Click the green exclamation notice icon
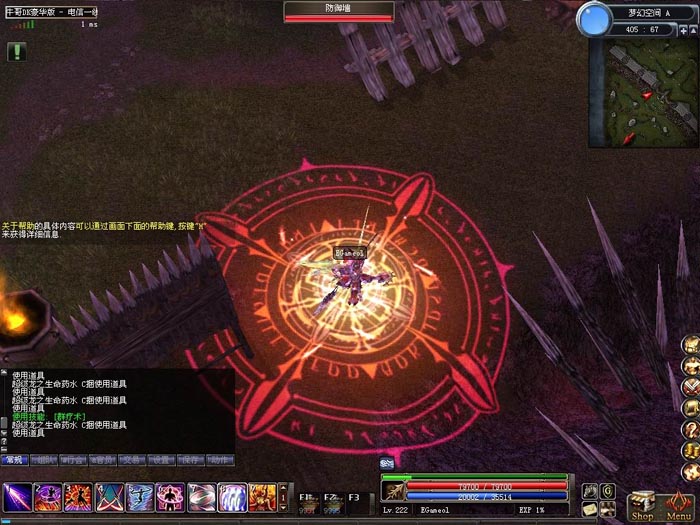Viewport: 700px width, 525px height. point(16,51)
